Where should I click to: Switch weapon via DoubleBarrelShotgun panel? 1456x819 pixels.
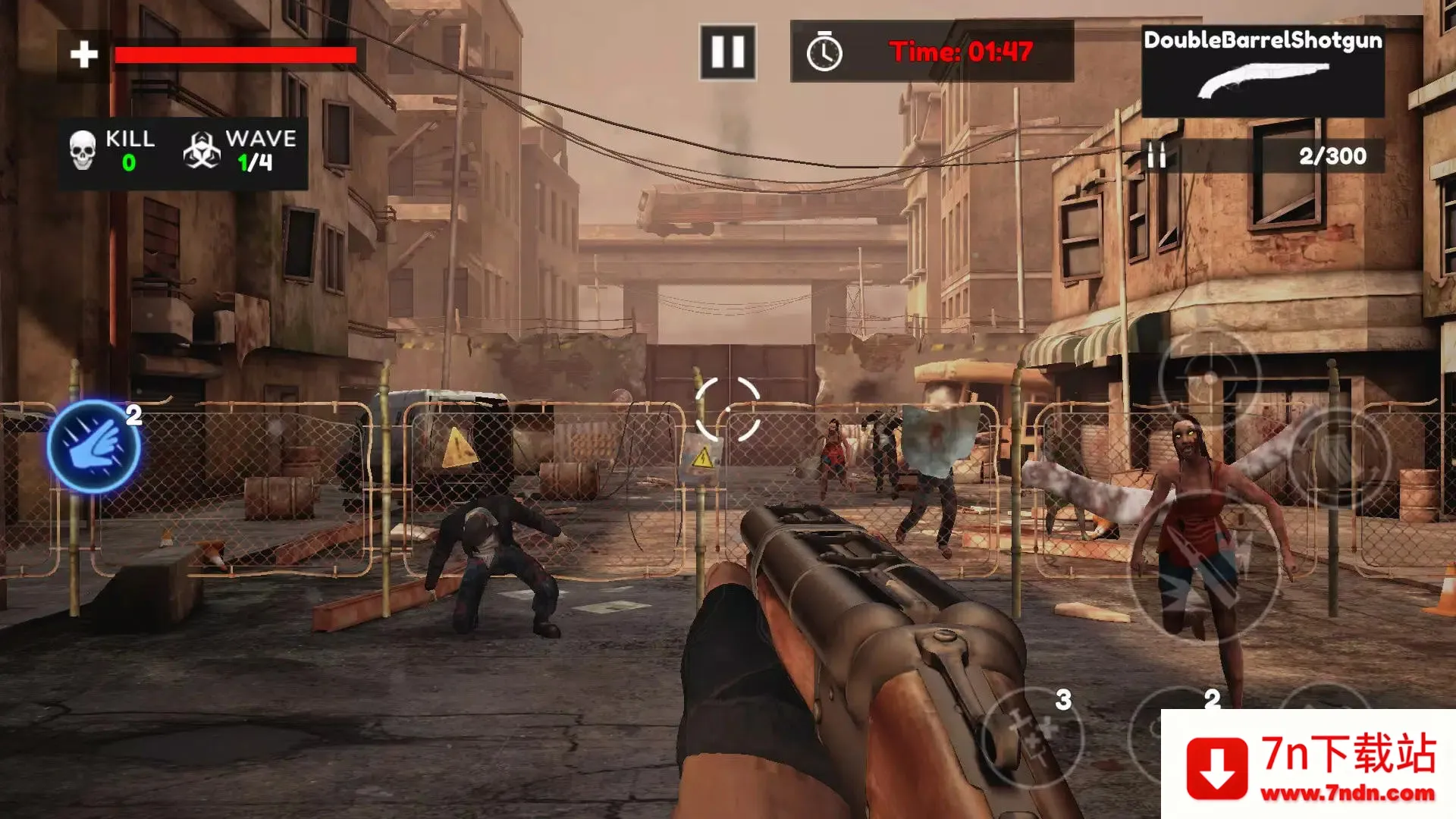pyautogui.click(x=1263, y=70)
